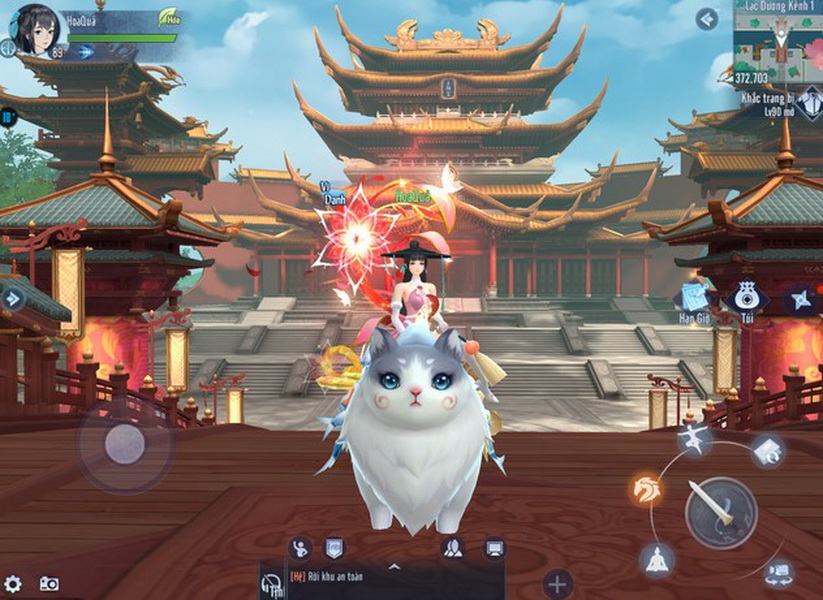Tap the monitor display icon above chat
The image size is (823, 600).
494,547
